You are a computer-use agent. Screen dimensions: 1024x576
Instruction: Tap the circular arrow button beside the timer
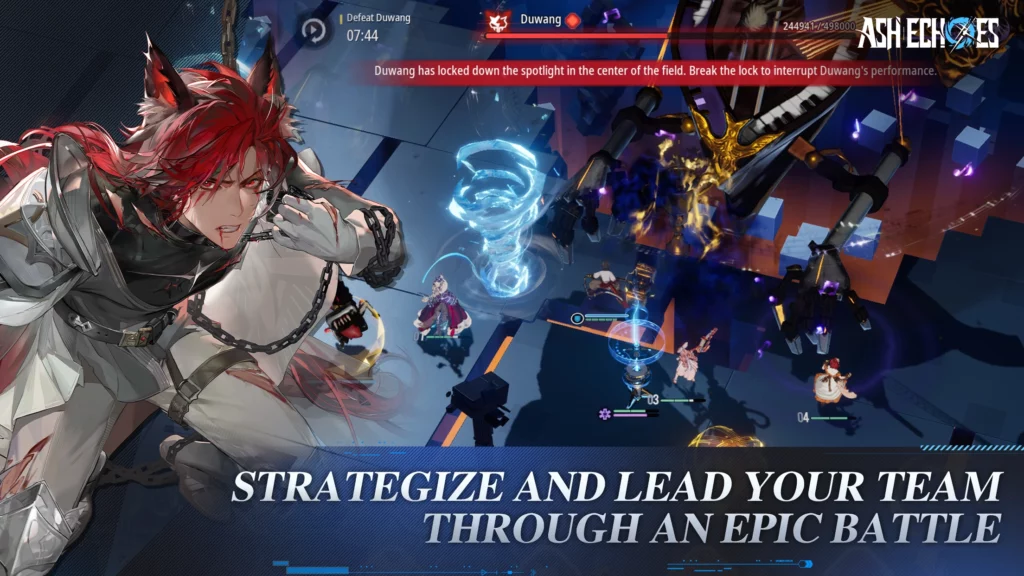pos(315,30)
